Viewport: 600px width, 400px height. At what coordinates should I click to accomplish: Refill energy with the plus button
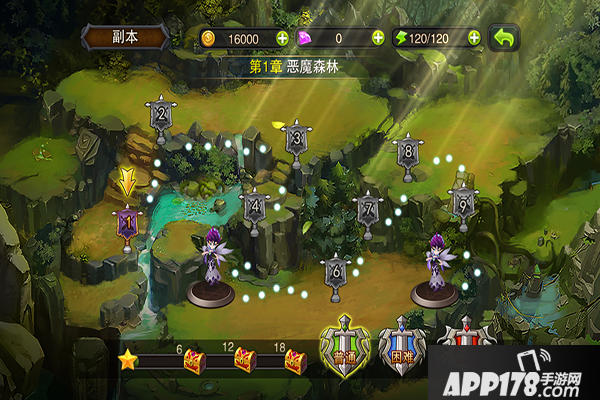click(x=472, y=38)
